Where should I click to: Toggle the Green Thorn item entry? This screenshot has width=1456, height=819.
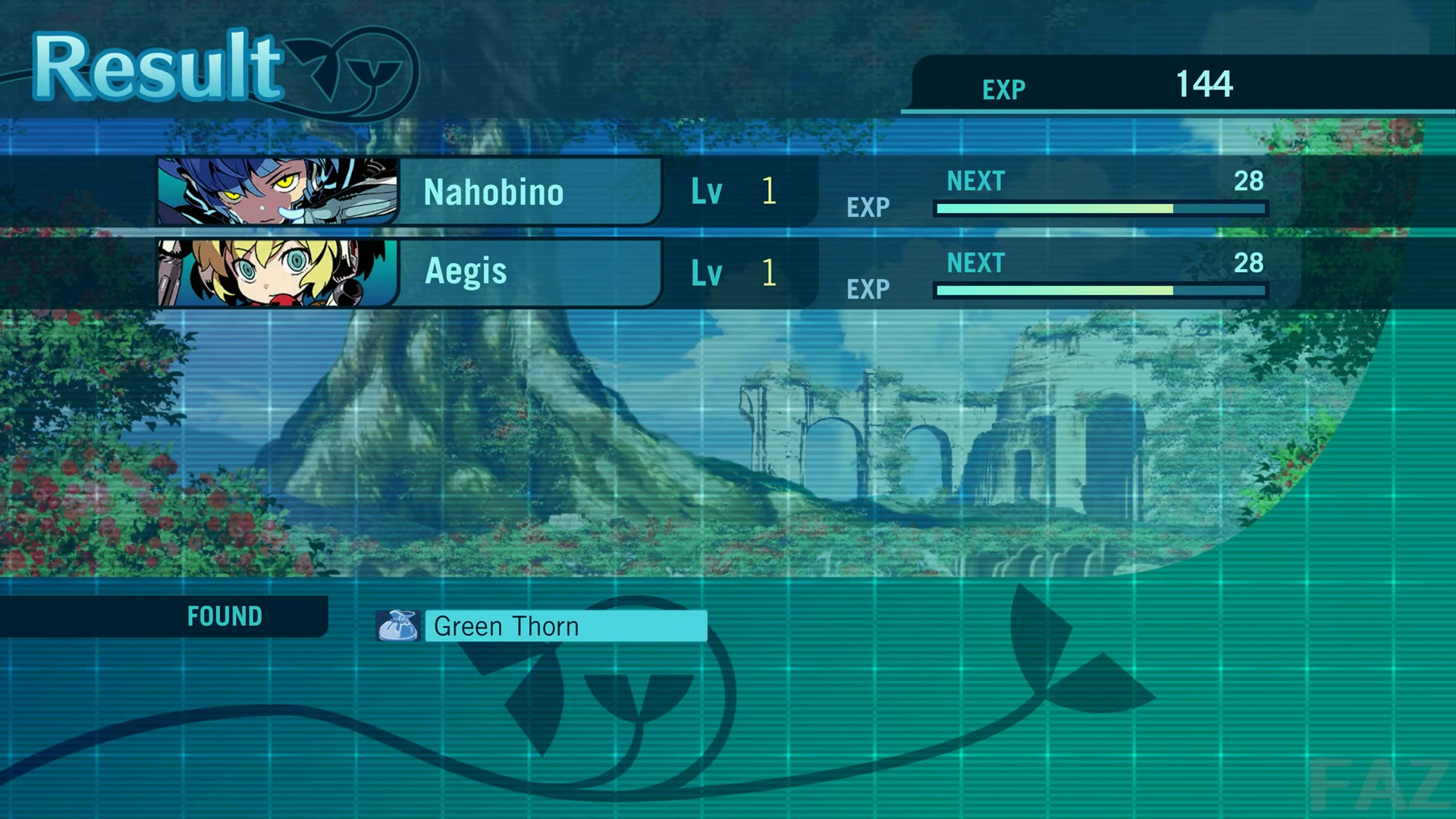pyautogui.click(x=565, y=626)
